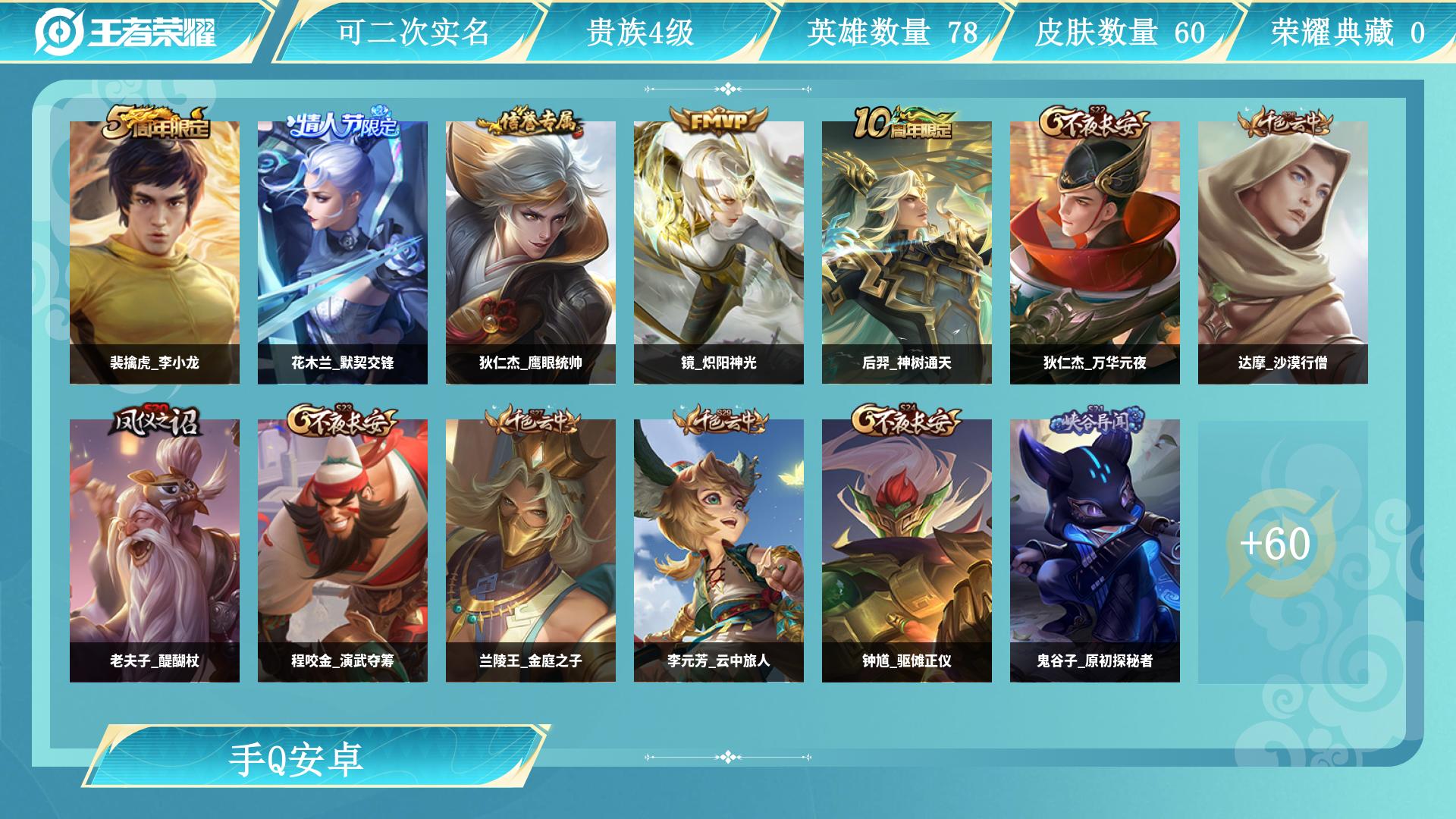Click the decorative divider ornament above skin grid
Viewport: 1456px width, 819px height.
tap(727, 89)
